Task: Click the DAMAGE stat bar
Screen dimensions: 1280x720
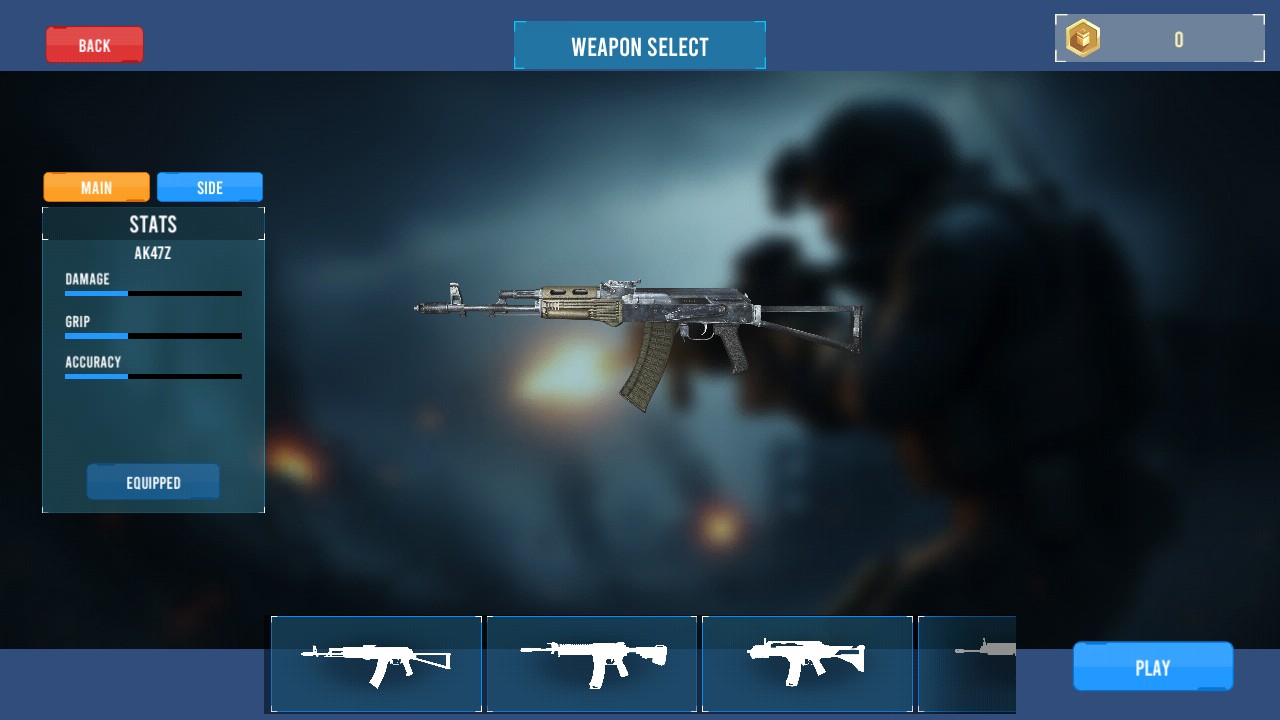Action: click(153, 293)
